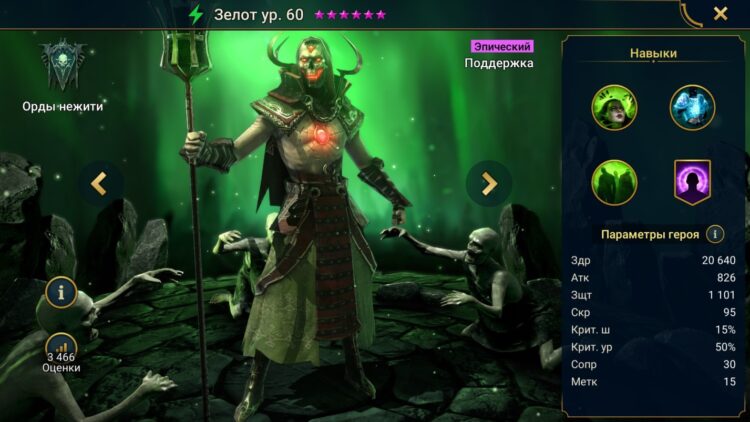Screen dimensions: 750x422
Task: Select the green silhouettes skill icon
Action: tap(614, 183)
